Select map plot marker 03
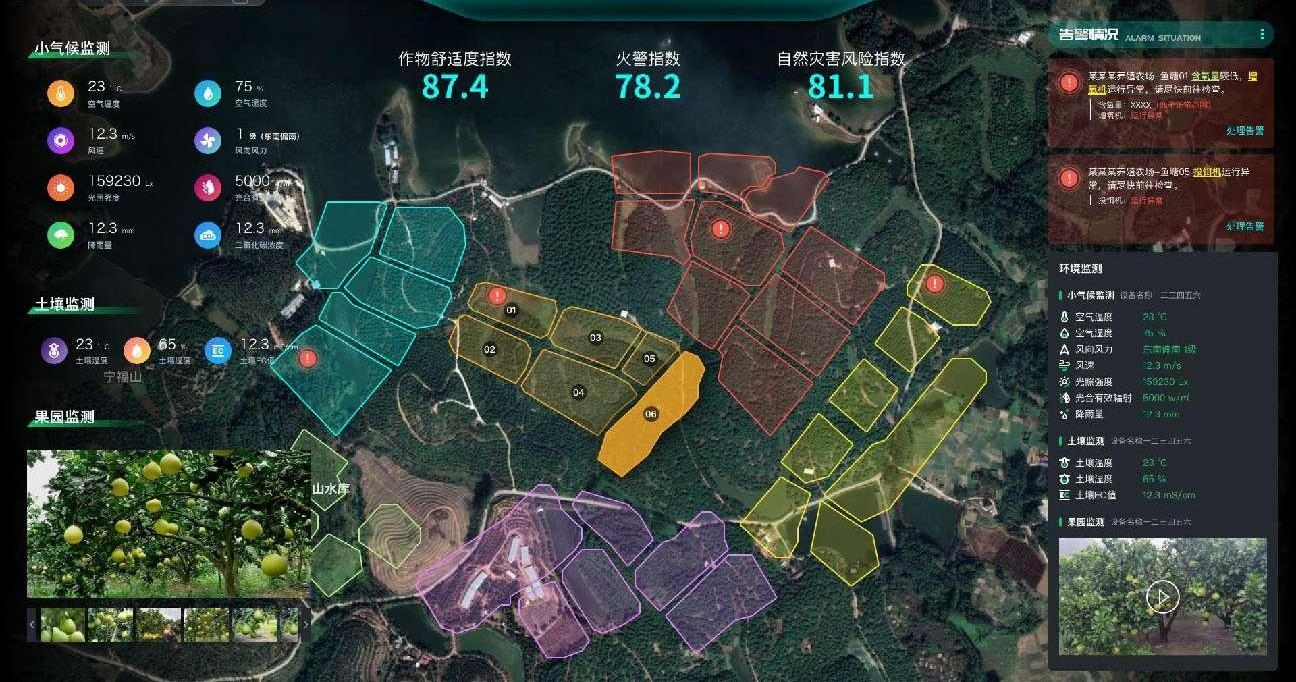Image resolution: width=1296 pixels, height=682 pixels. click(x=595, y=337)
